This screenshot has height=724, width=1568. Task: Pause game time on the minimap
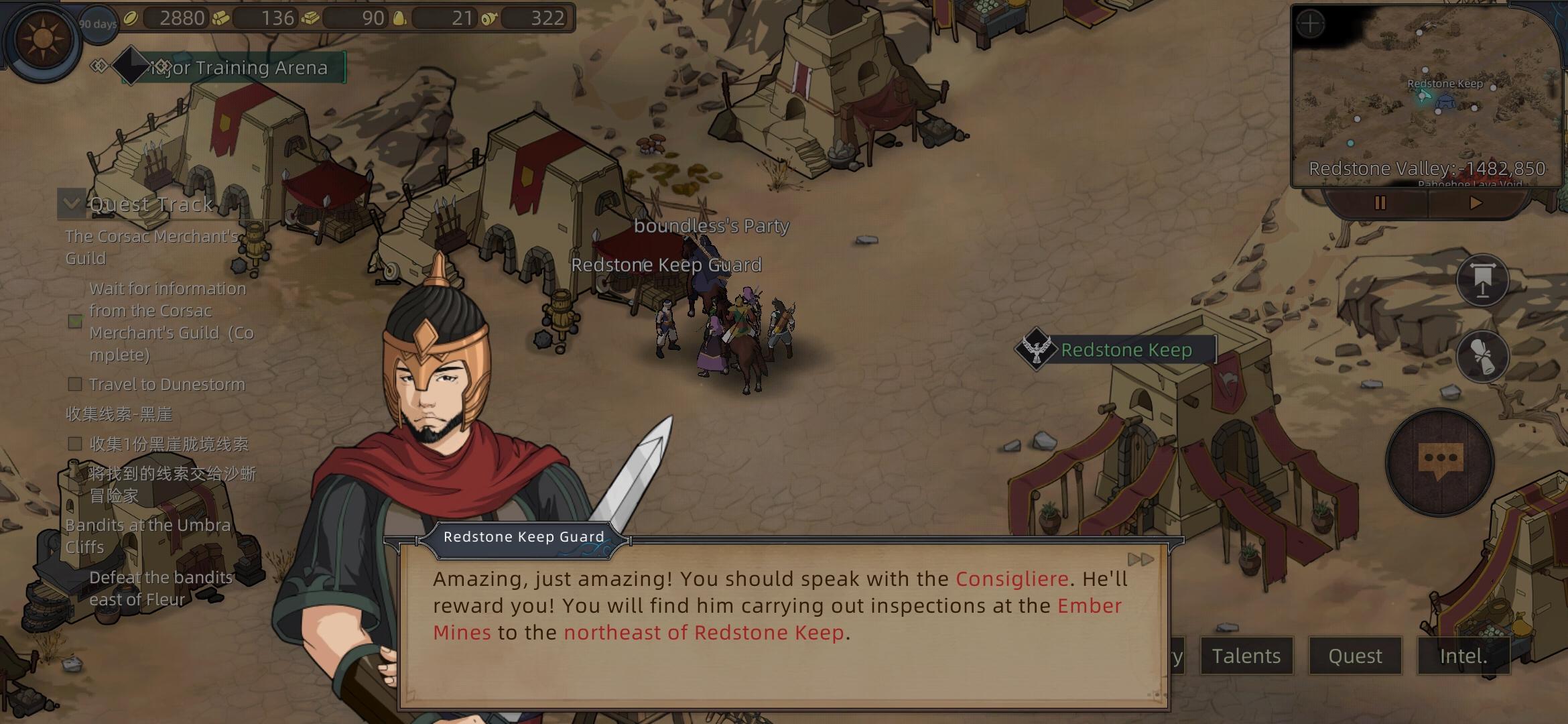(1380, 203)
